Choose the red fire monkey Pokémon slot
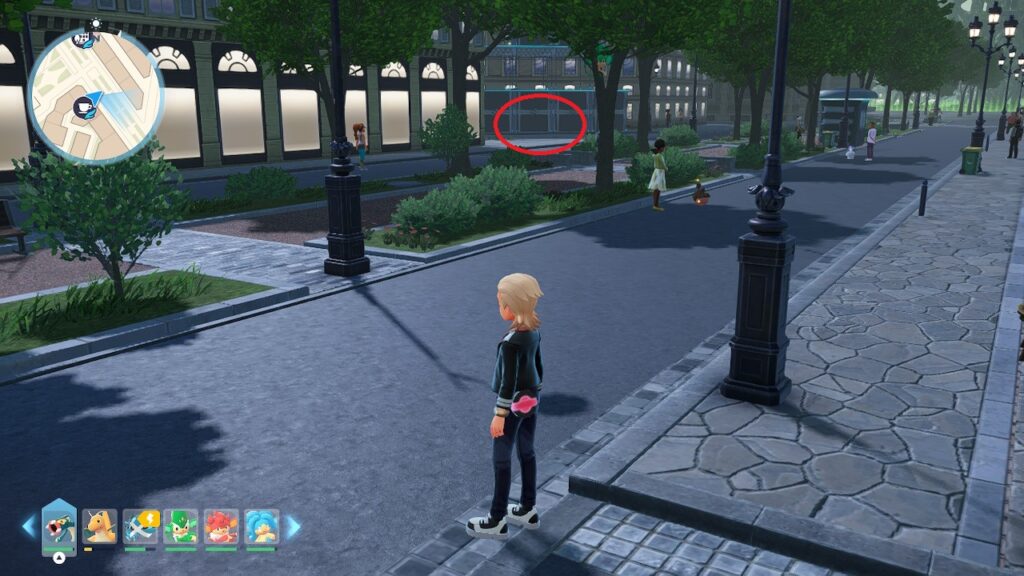Image resolution: width=1024 pixels, height=576 pixels. [221, 526]
